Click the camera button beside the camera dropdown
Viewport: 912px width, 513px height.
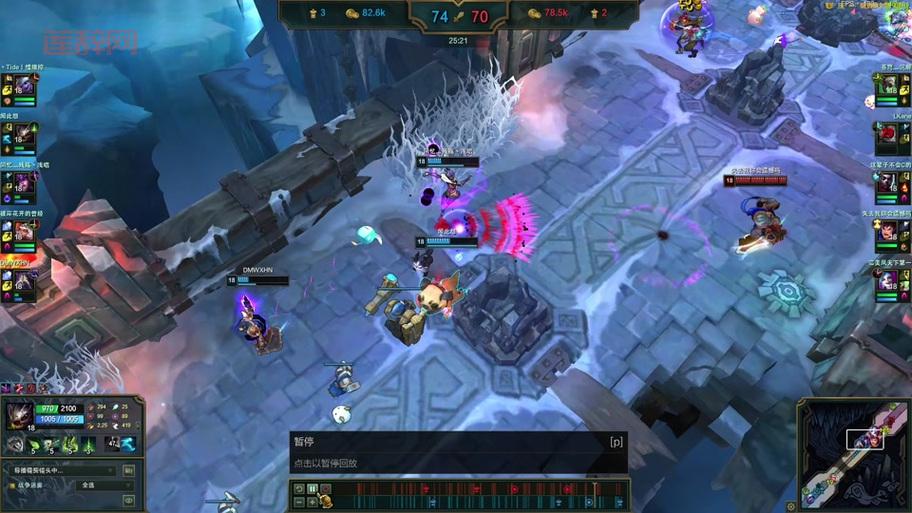[x=128, y=470]
